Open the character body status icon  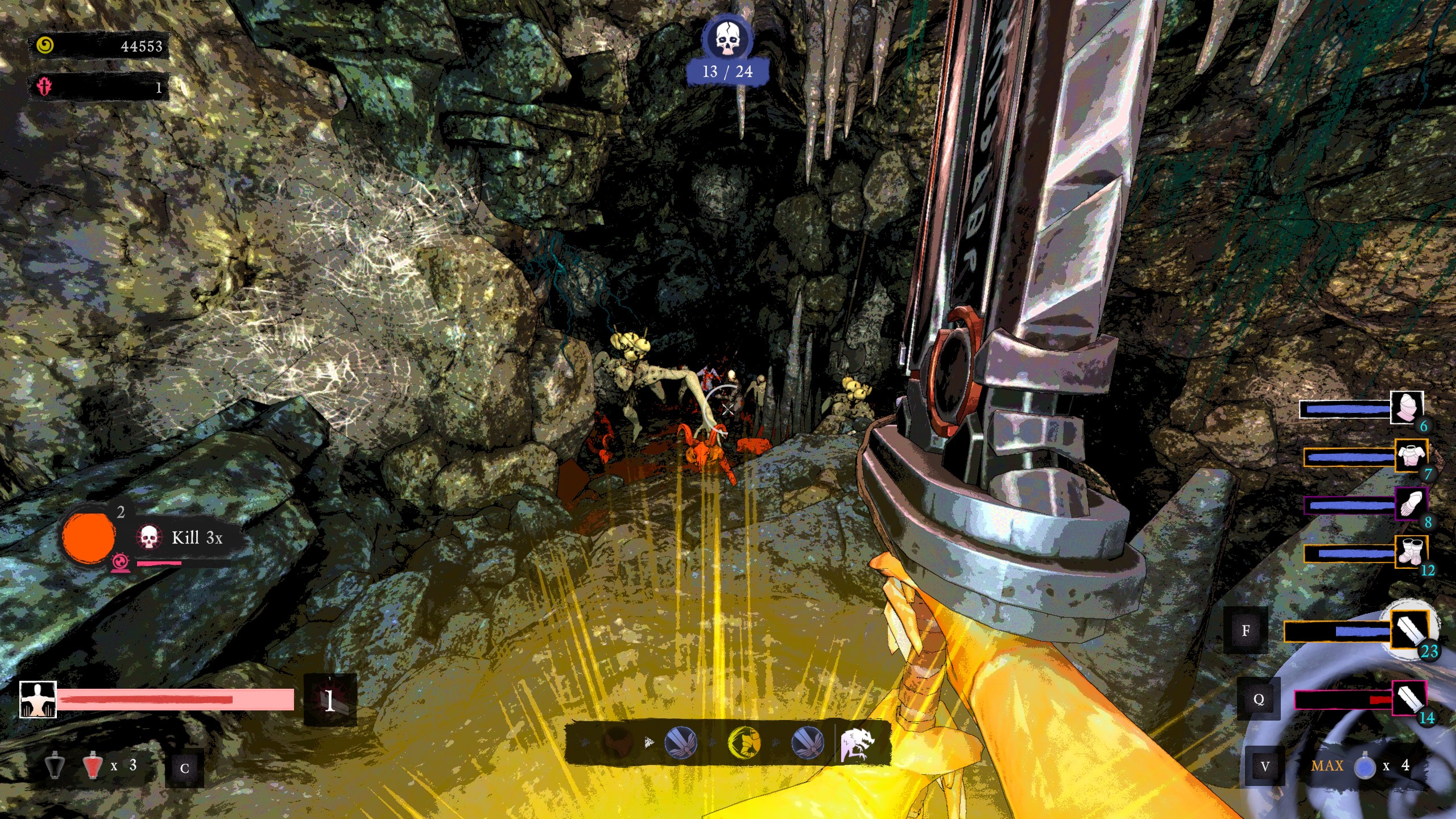(x=38, y=699)
